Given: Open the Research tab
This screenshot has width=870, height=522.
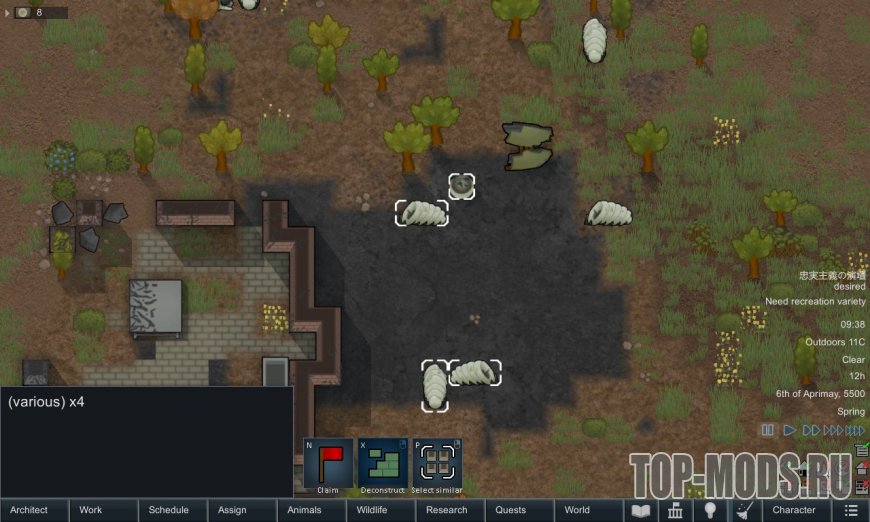Looking at the screenshot, I should [x=450, y=510].
